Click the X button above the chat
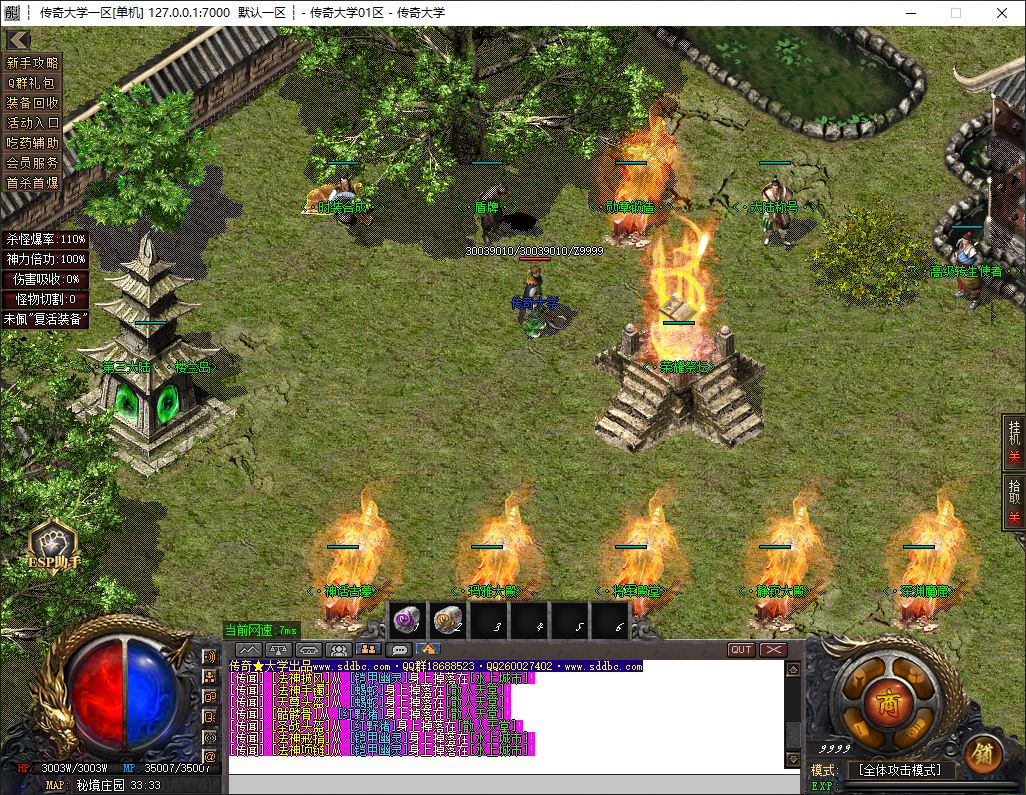 coord(773,650)
